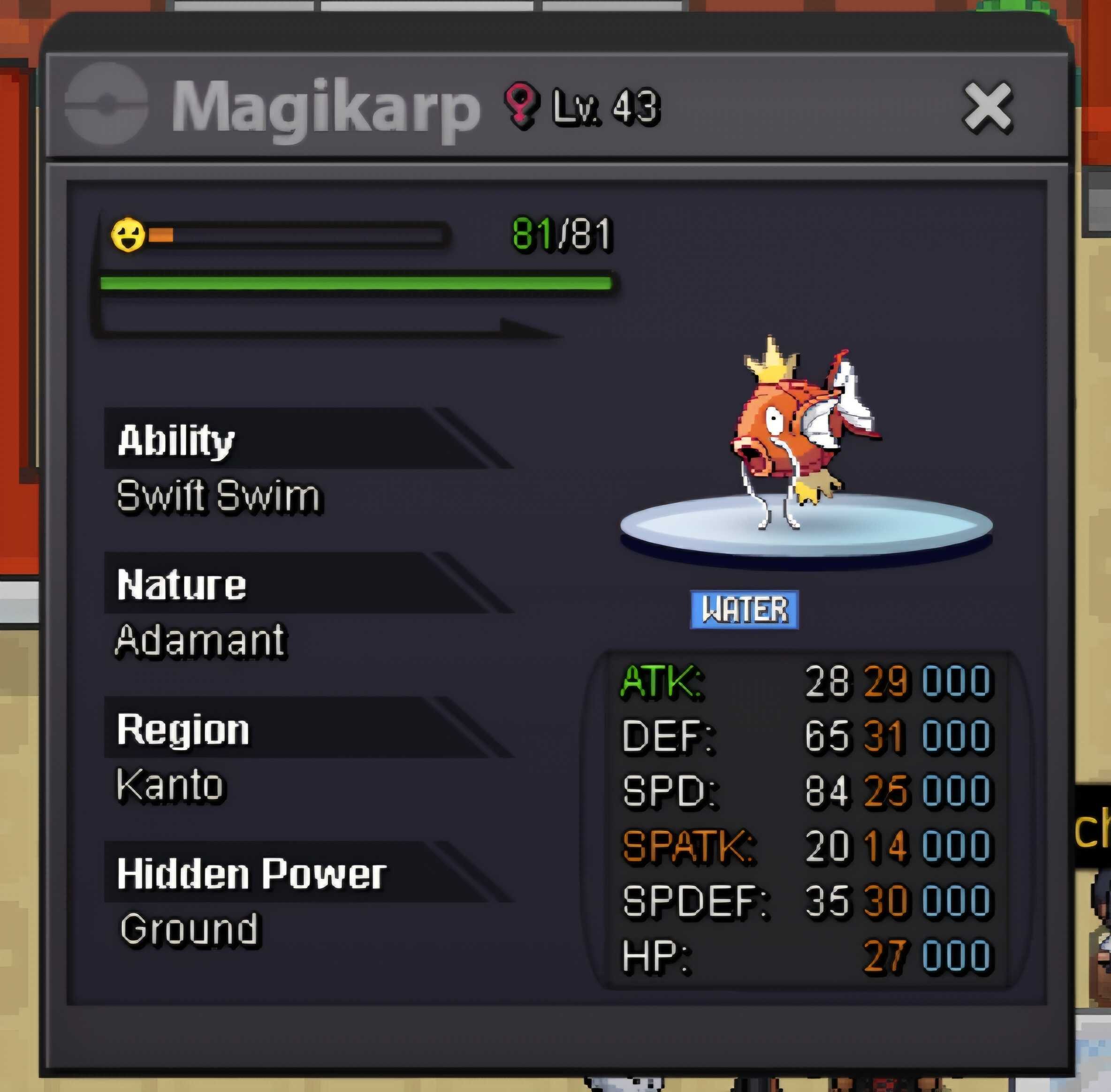Click the yellow happiness face icon

coord(128,235)
